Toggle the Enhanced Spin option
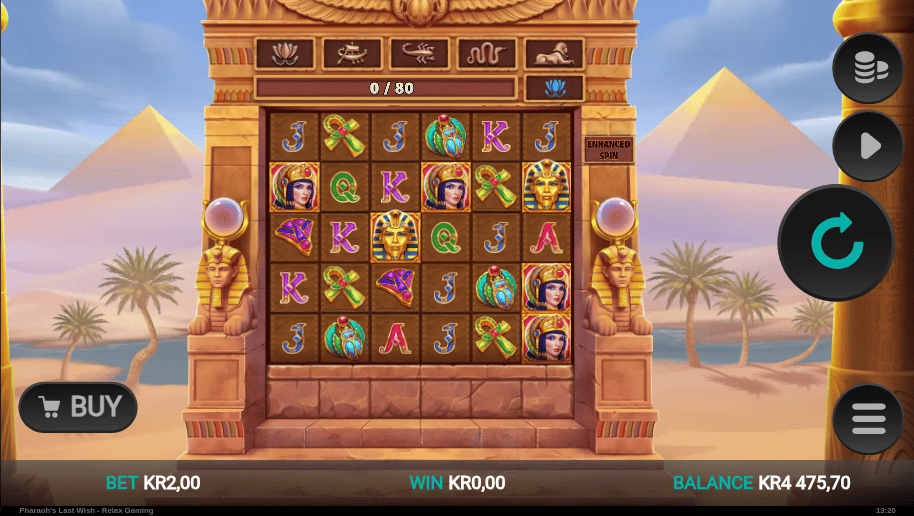Viewport: 914px width, 516px height. 608,150
